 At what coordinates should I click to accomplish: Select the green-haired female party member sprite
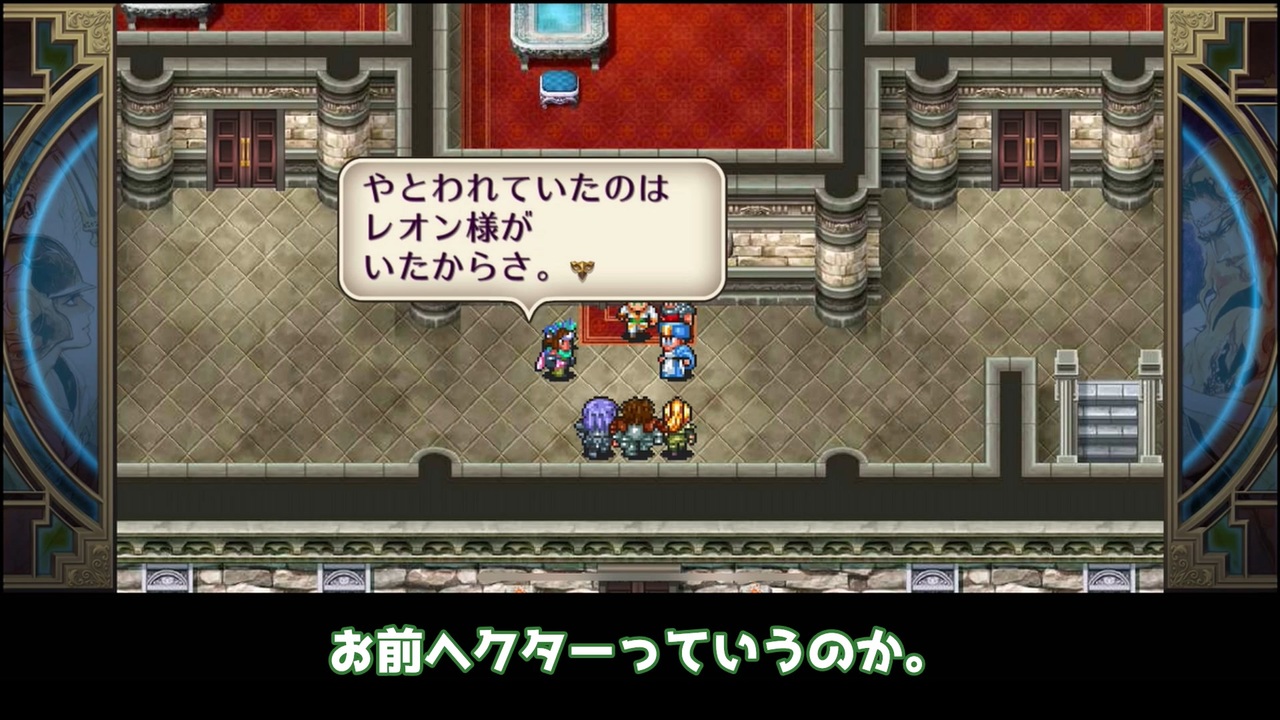tap(558, 349)
